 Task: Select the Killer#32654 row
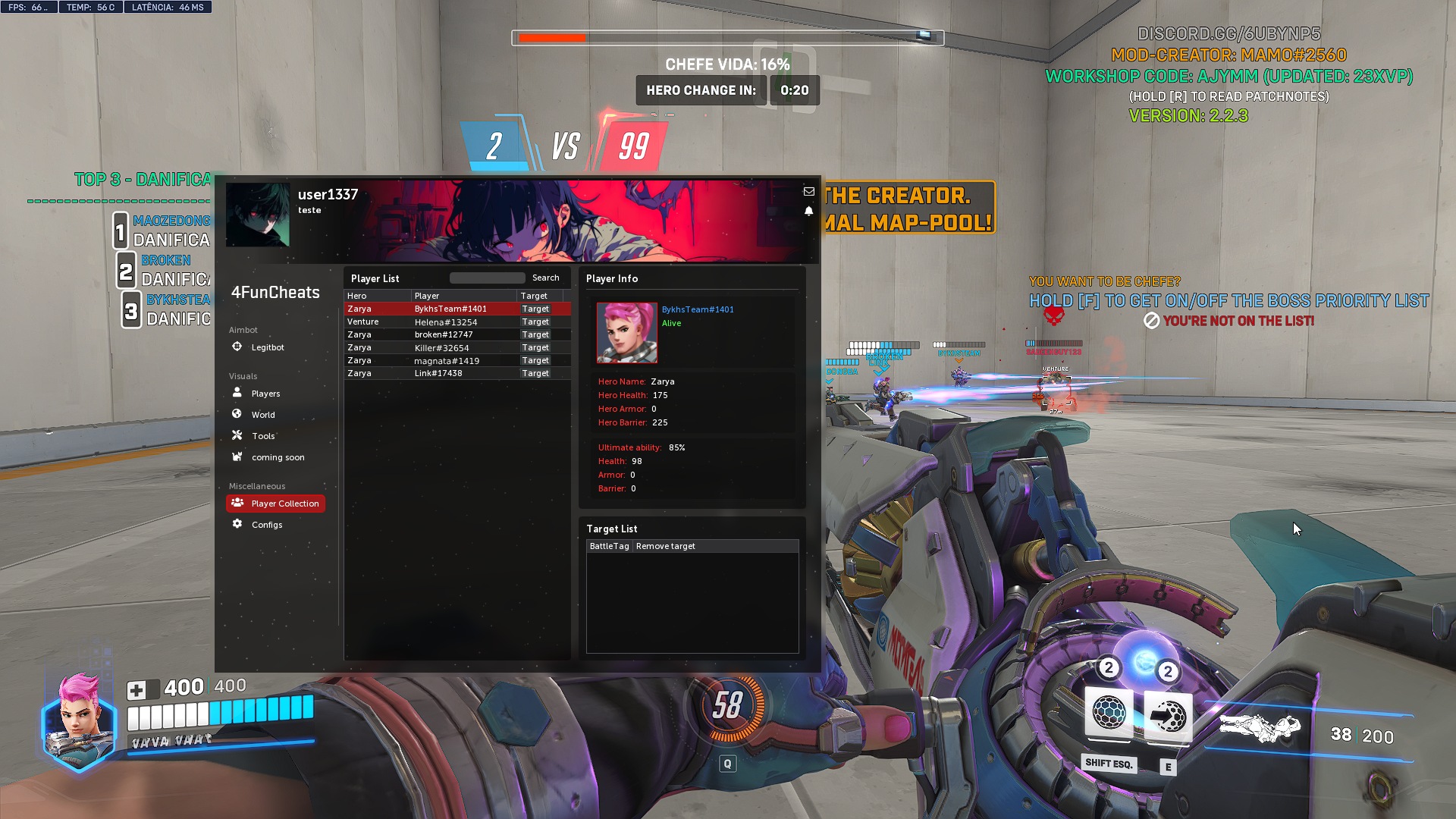(441, 348)
